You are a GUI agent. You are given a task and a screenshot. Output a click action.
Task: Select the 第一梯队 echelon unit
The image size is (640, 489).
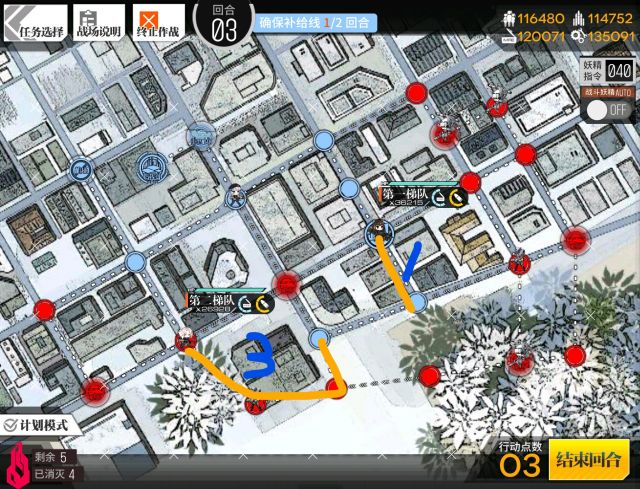pos(379,233)
